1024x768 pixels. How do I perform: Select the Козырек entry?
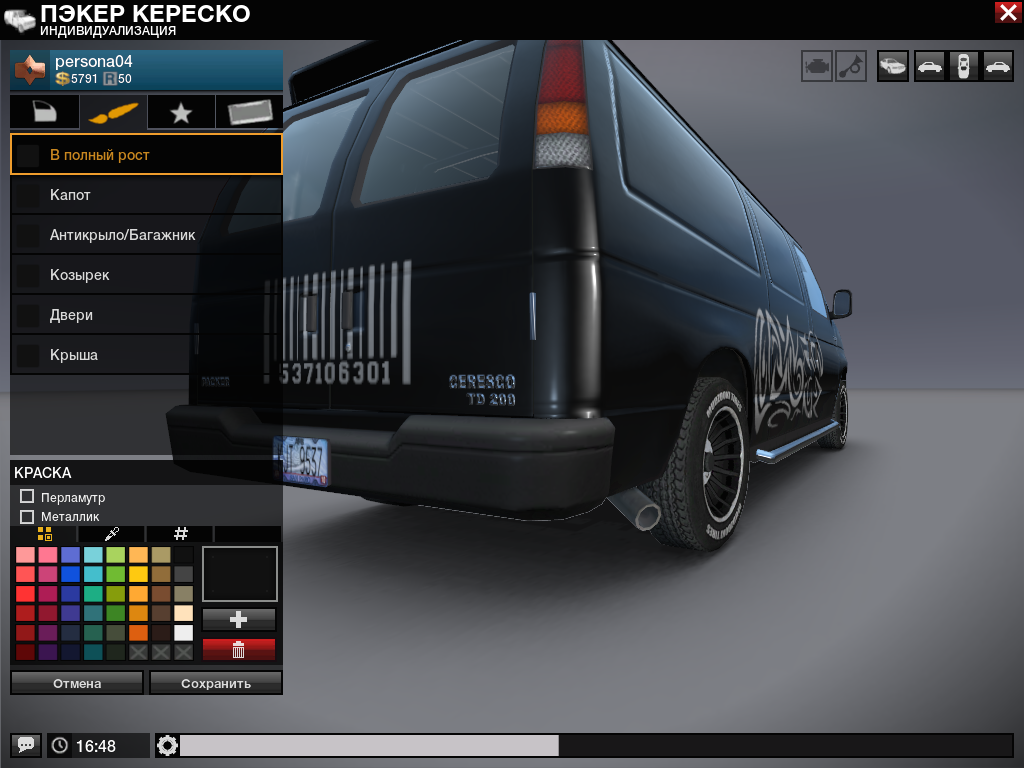tap(146, 275)
